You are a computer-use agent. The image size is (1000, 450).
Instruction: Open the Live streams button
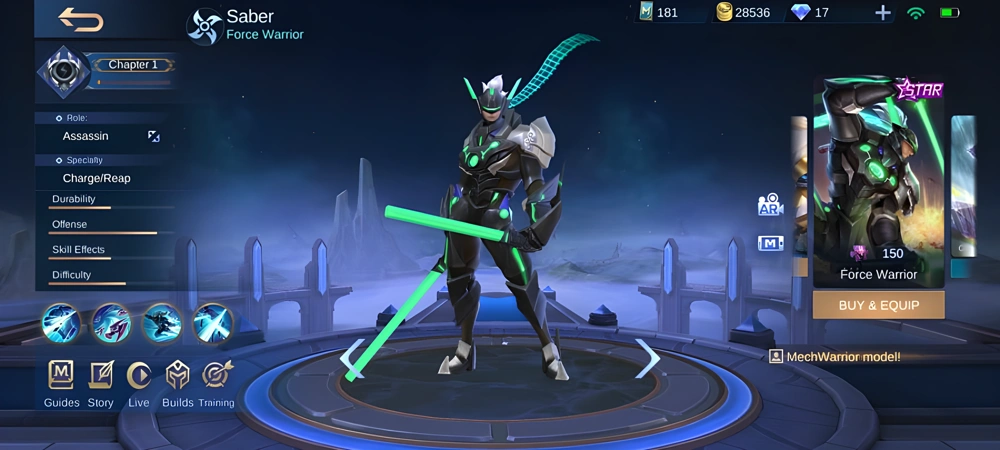139,384
